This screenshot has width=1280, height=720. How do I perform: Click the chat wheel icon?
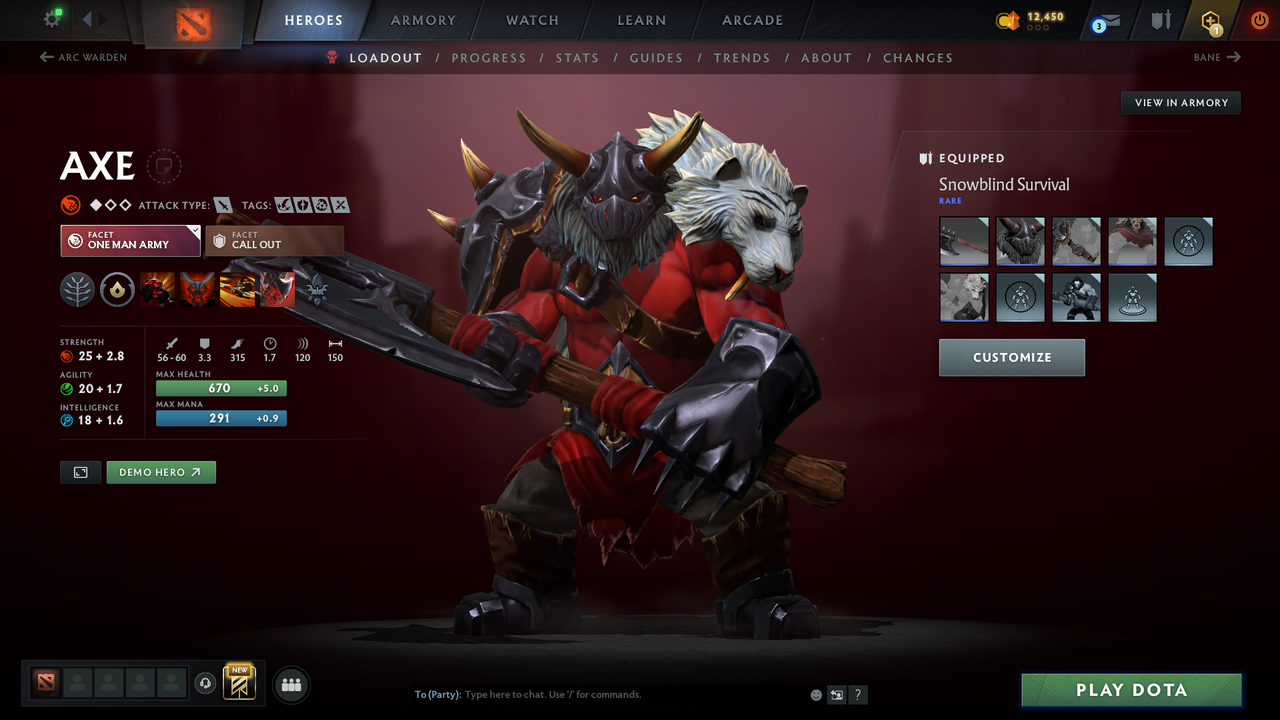tap(837, 694)
